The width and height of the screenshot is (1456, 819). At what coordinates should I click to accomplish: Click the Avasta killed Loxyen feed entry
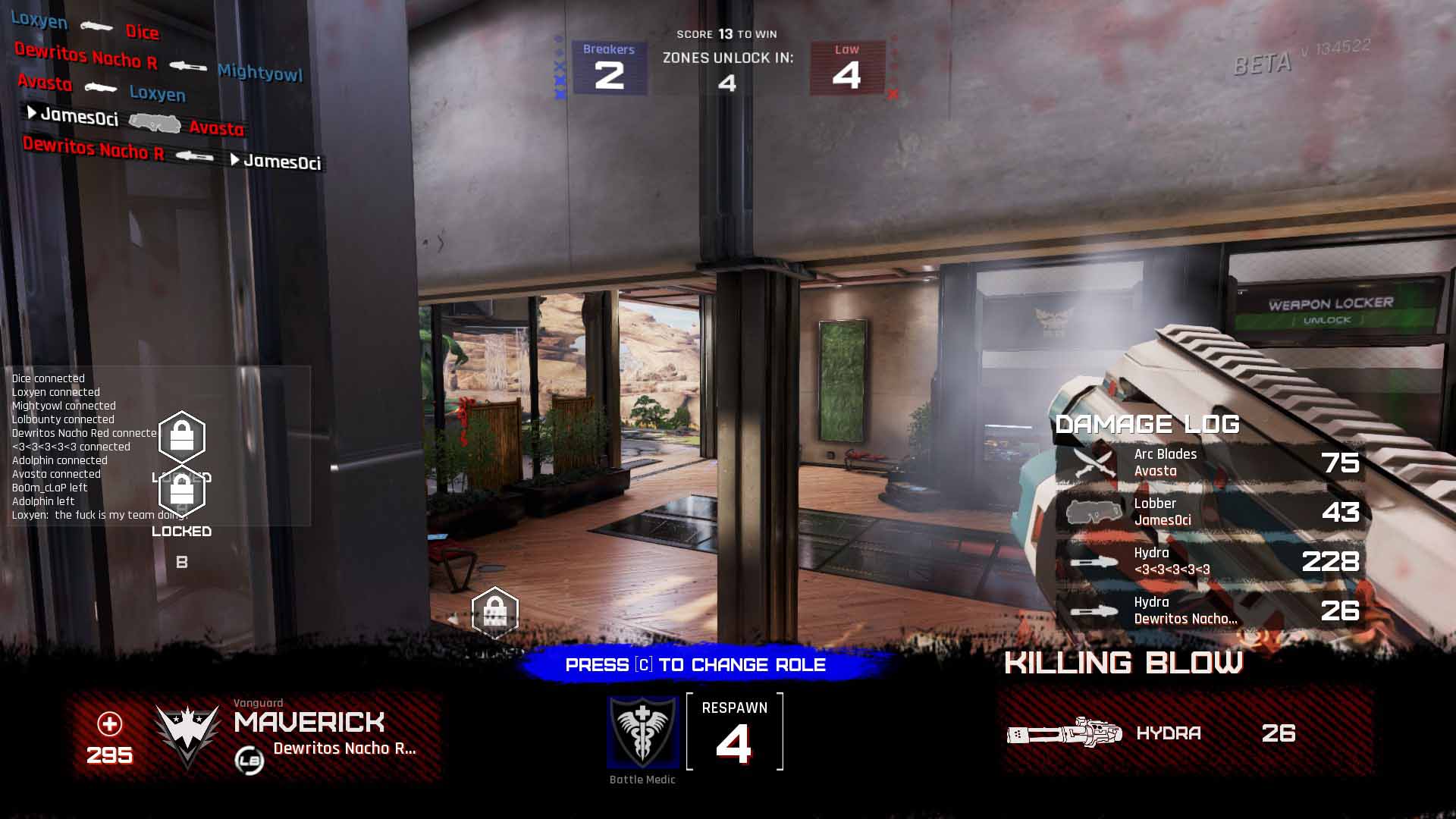tap(101, 88)
